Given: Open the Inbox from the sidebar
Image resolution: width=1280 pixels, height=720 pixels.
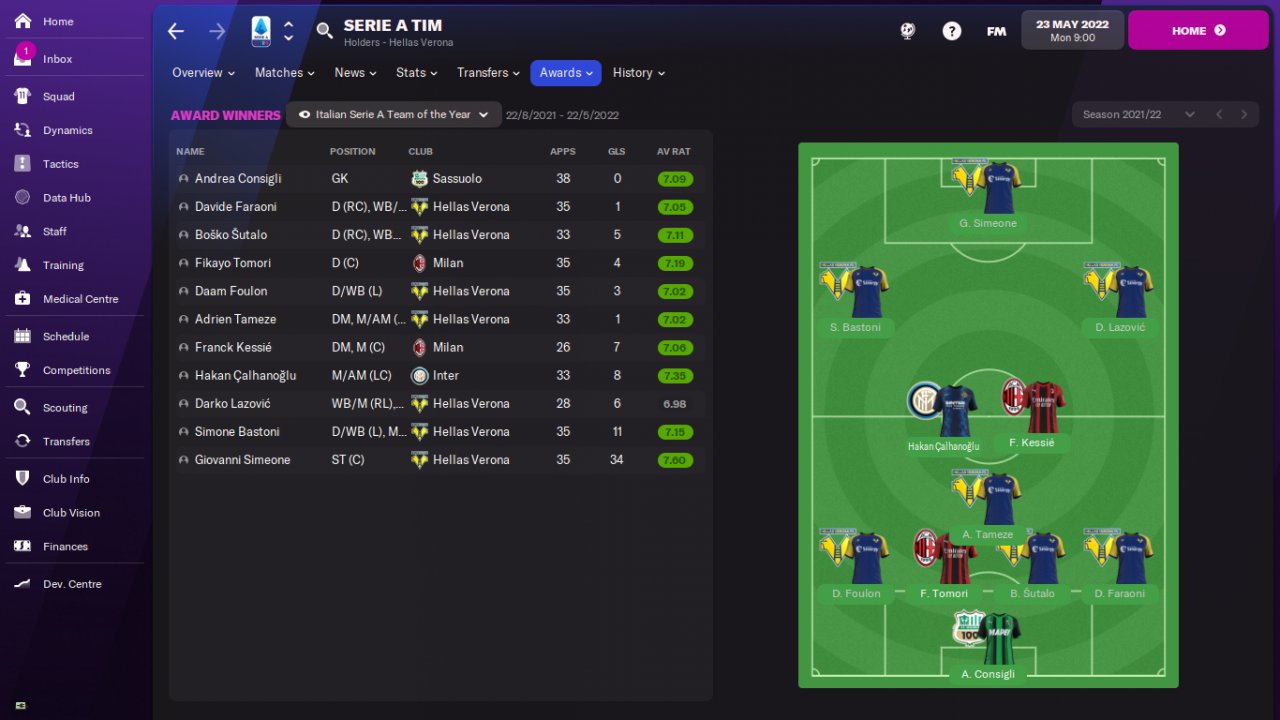Looking at the screenshot, I should [x=57, y=59].
